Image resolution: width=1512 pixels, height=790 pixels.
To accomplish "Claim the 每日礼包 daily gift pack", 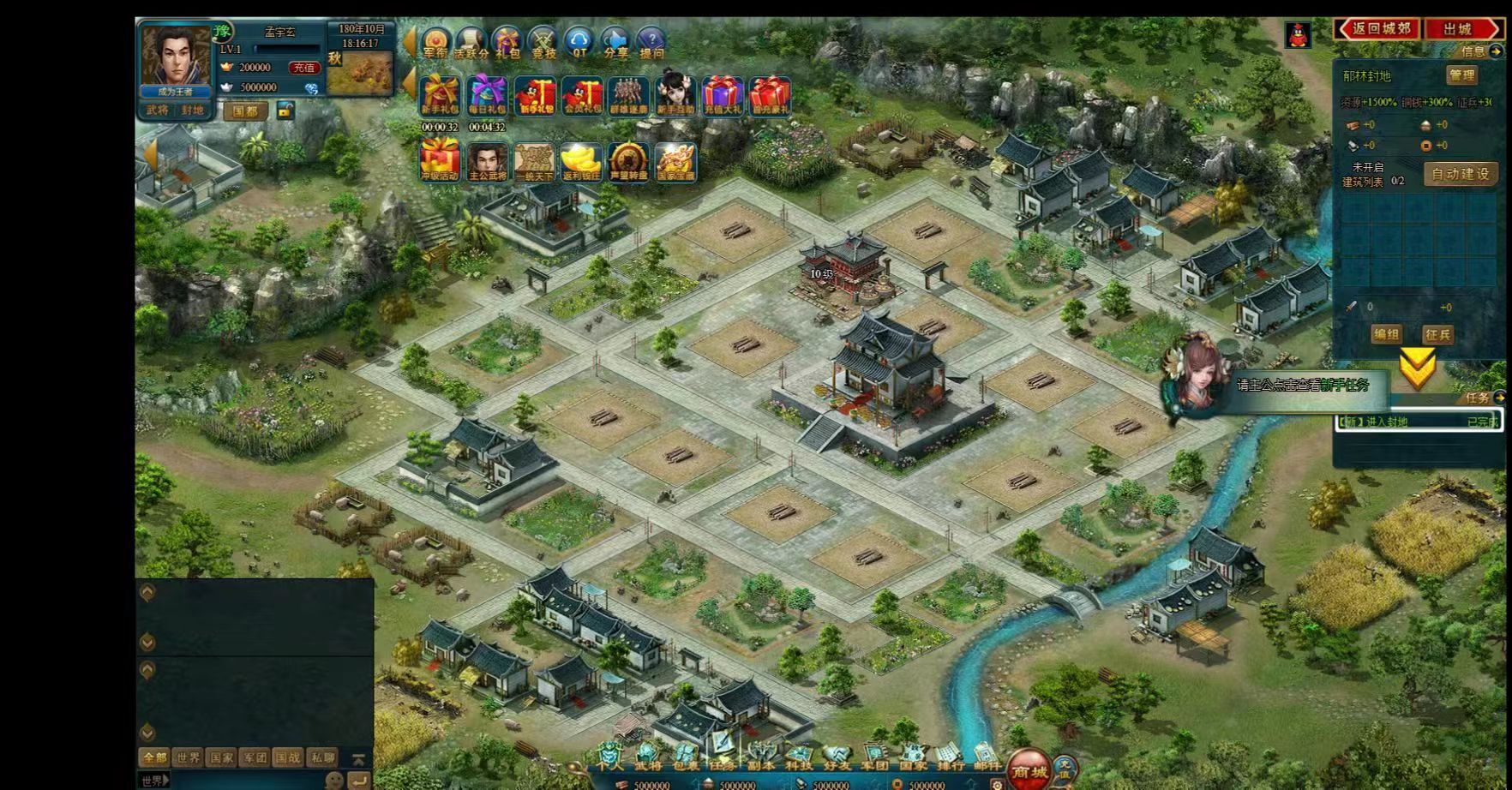I will (487, 95).
